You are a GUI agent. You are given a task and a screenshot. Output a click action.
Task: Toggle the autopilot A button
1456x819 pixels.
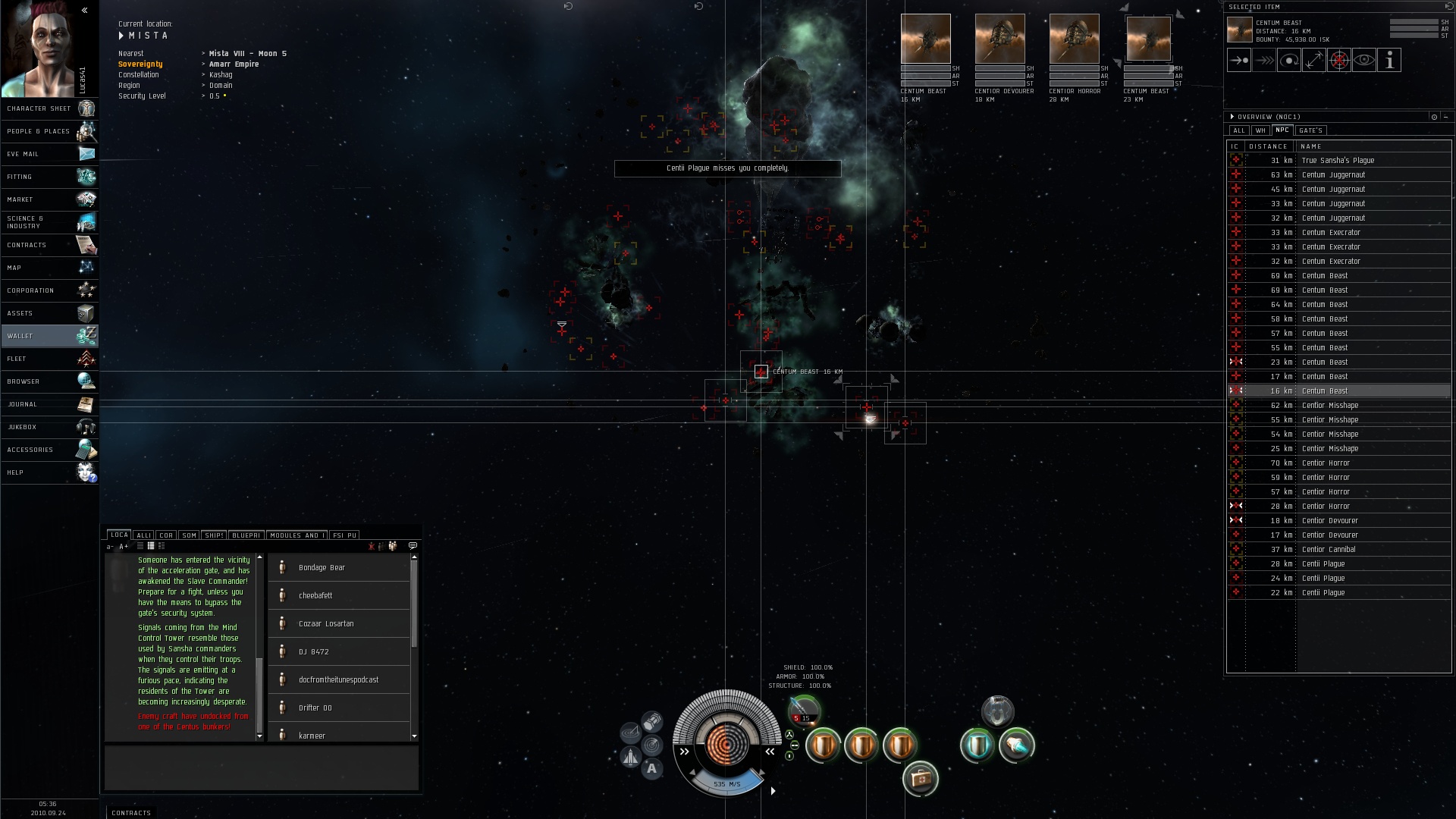pyautogui.click(x=651, y=769)
